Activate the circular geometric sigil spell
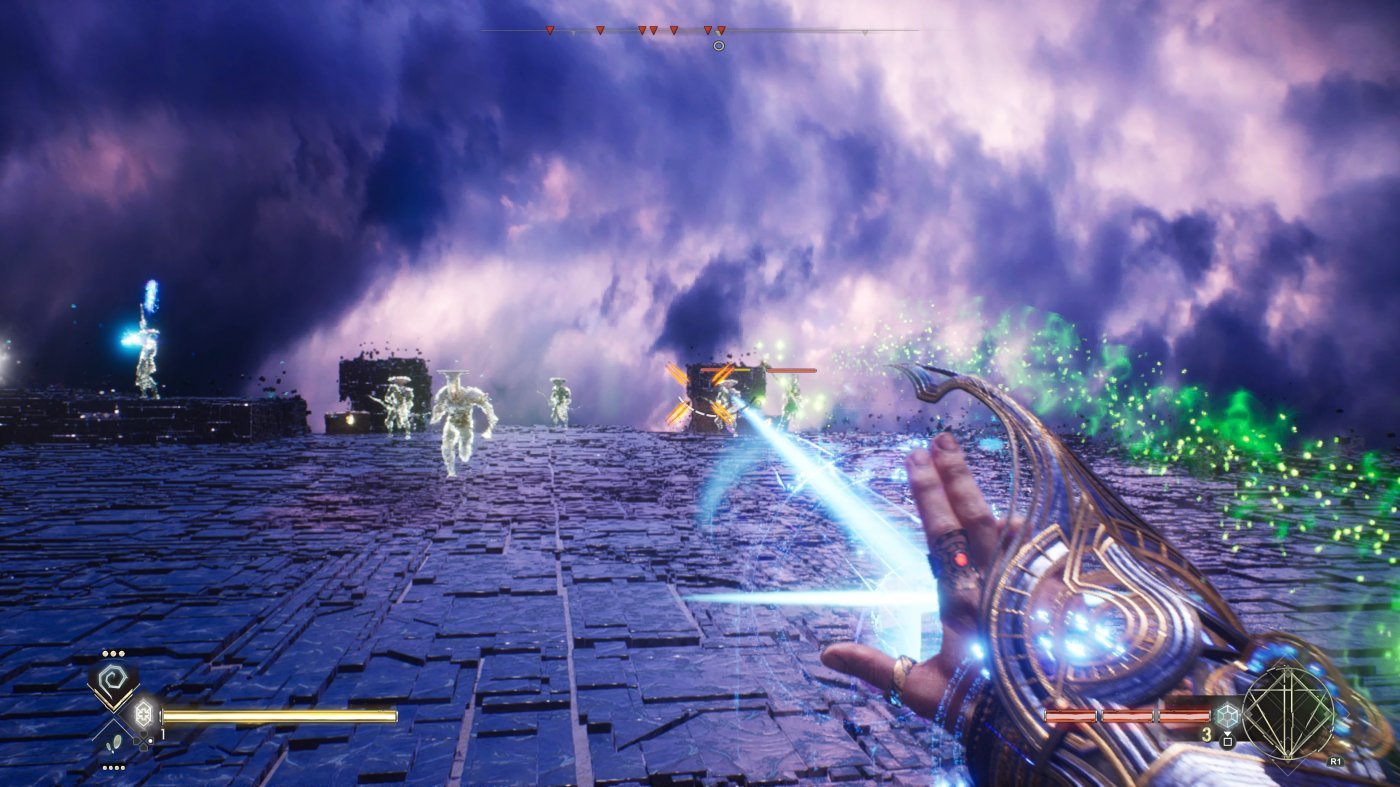The width and height of the screenshot is (1400, 787). (x=1287, y=714)
